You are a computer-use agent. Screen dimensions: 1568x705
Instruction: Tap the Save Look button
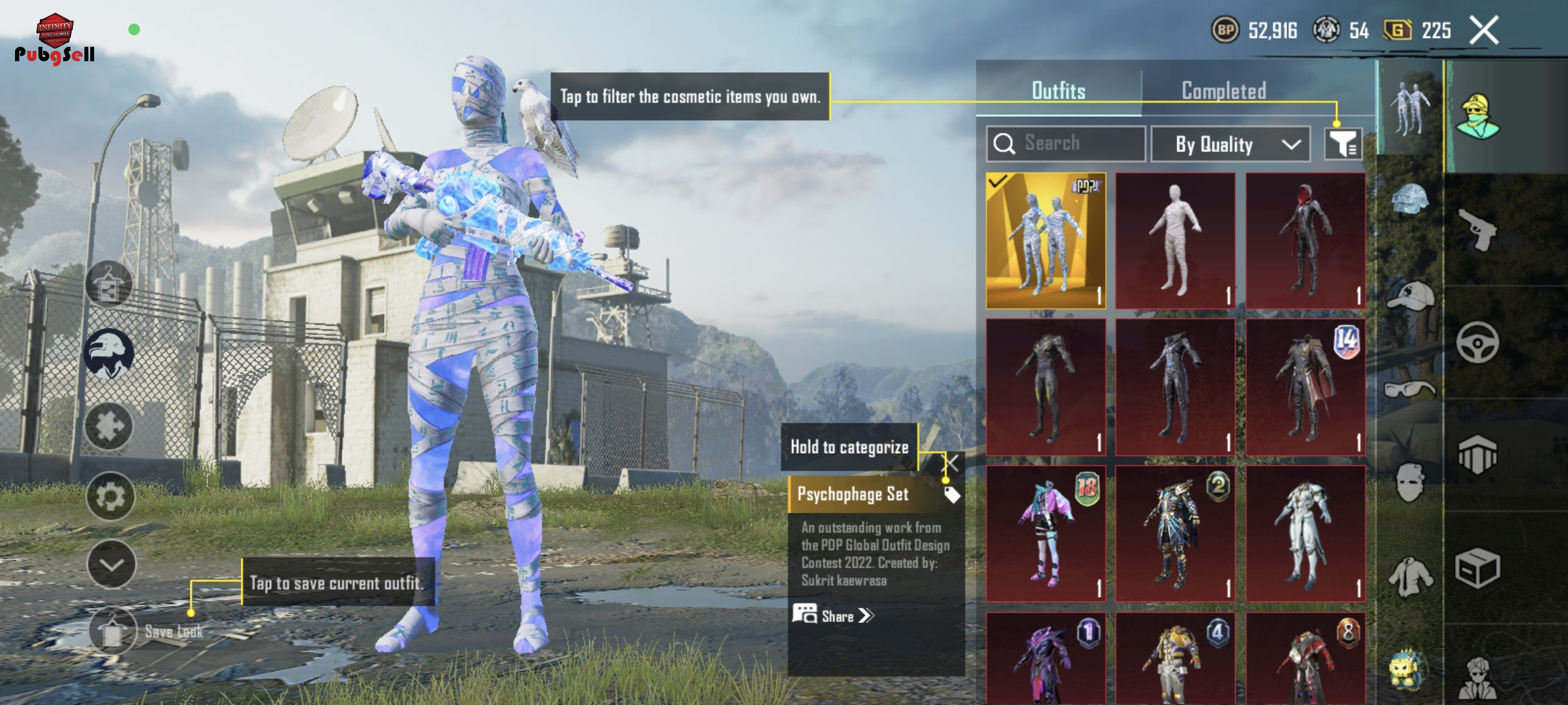(113, 631)
